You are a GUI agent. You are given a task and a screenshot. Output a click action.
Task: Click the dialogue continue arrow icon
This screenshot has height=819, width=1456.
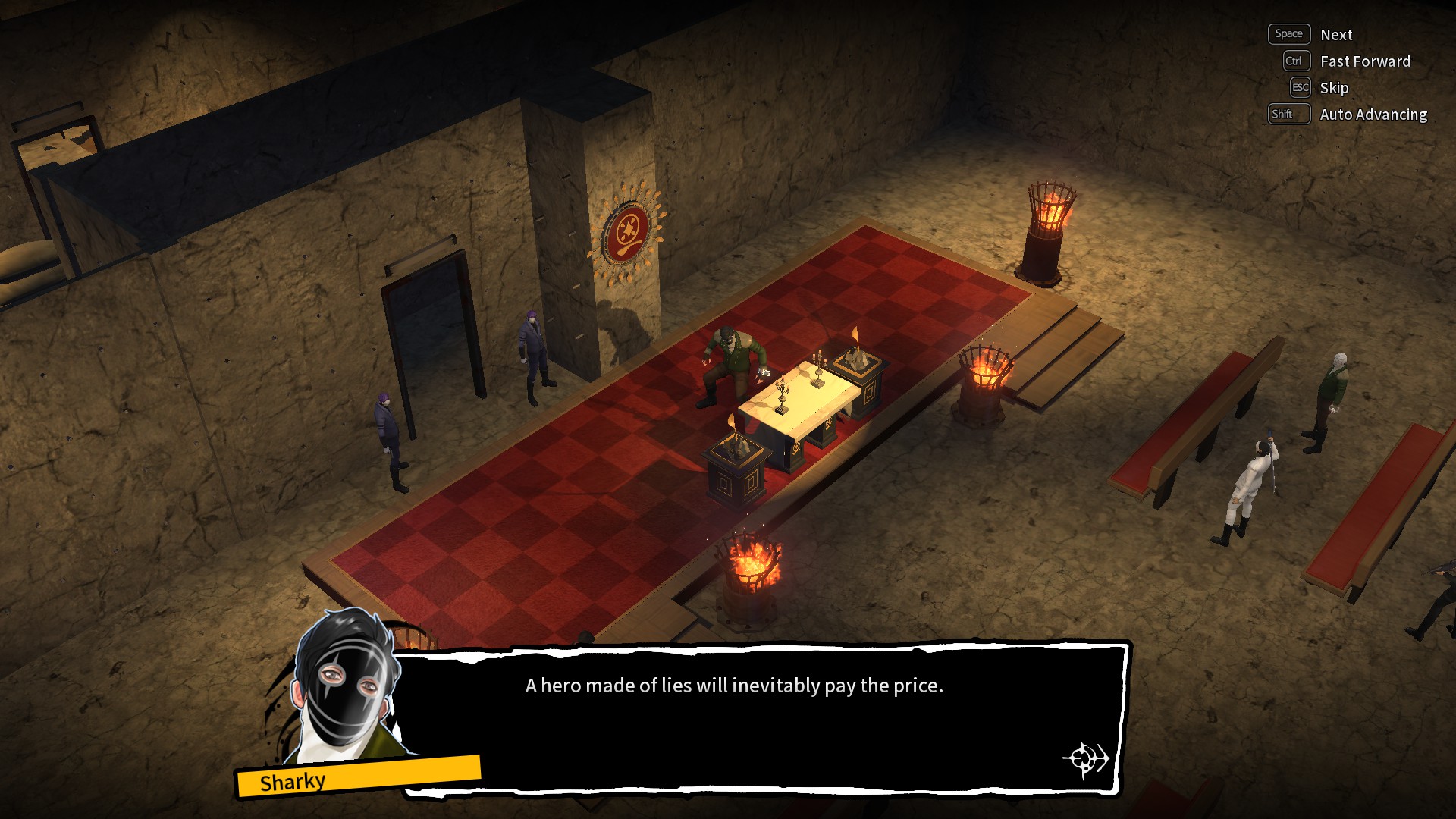click(x=1085, y=758)
